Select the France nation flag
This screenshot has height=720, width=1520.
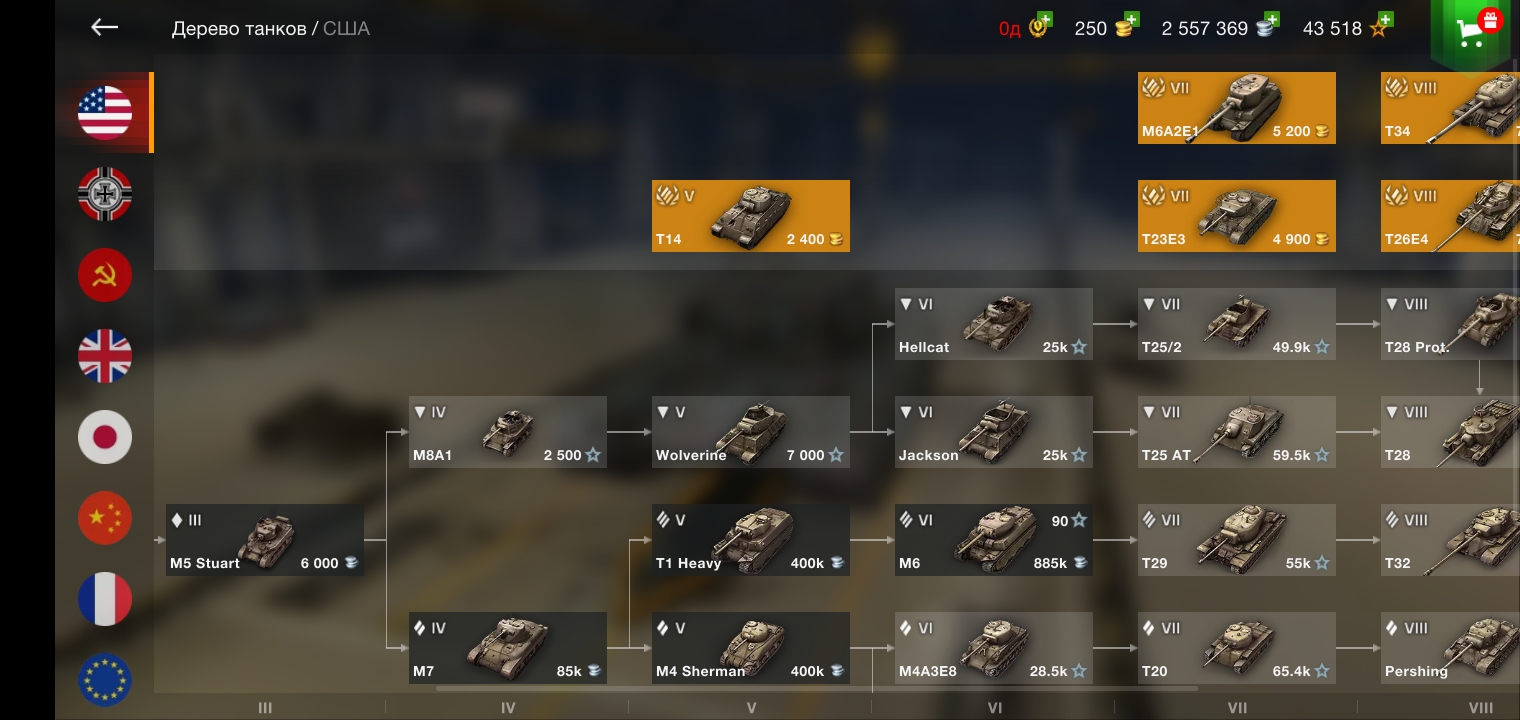(x=105, y=599)
